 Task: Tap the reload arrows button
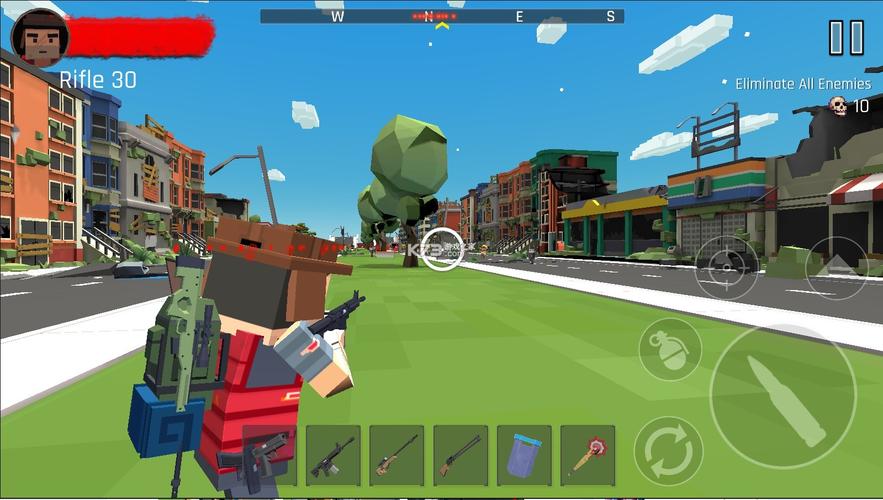point(668,451)
